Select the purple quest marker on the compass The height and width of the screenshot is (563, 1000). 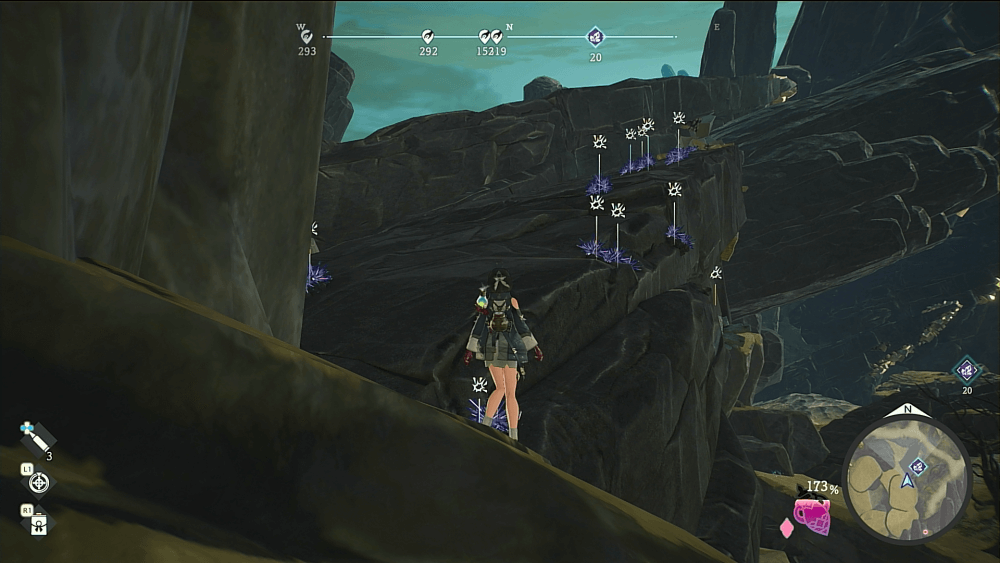click(595, 37)
